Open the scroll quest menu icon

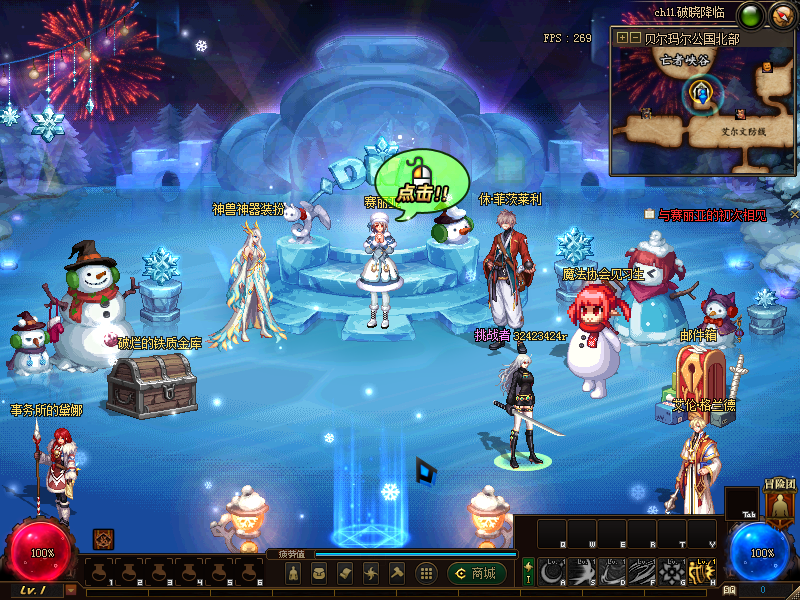coord(345,573)
